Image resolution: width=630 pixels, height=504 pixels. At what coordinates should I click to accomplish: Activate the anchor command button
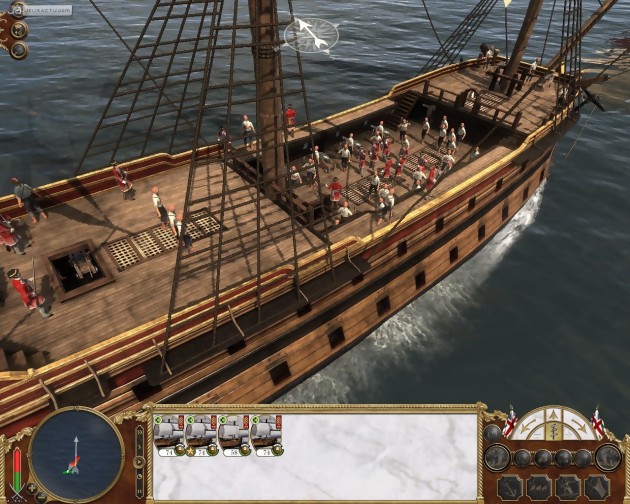(x=508, y=486)
